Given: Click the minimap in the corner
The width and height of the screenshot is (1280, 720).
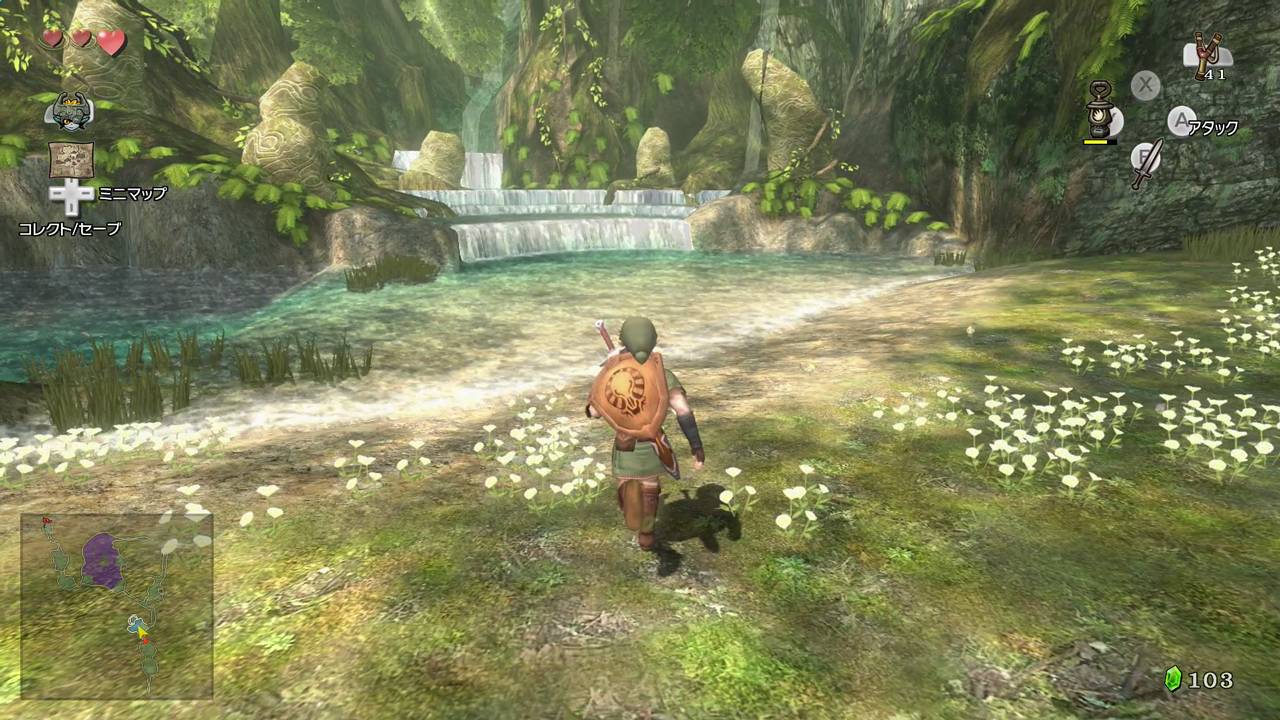Looking at the screenshot, I should click(x=117, y=605).
